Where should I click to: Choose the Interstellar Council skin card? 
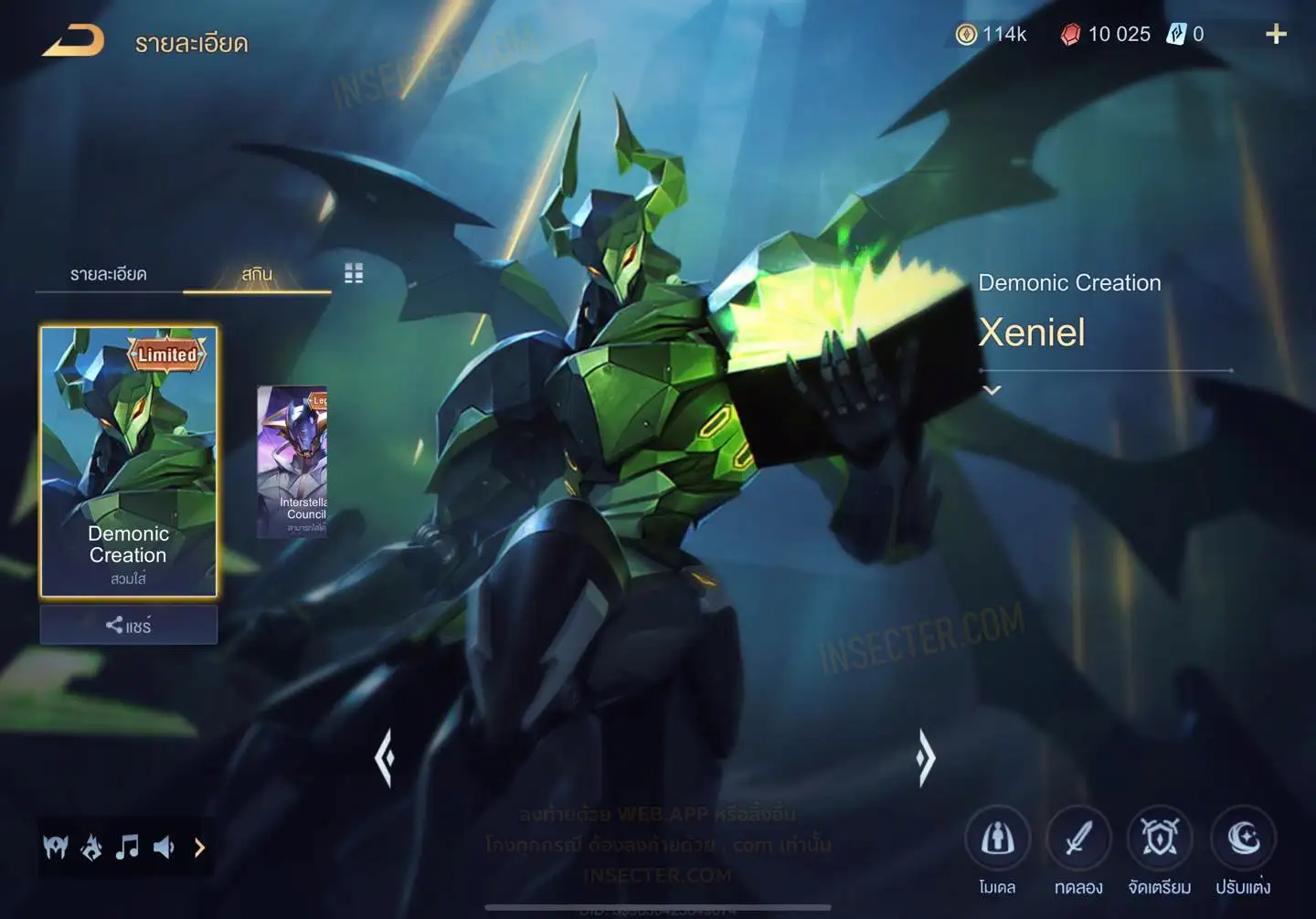292,461
